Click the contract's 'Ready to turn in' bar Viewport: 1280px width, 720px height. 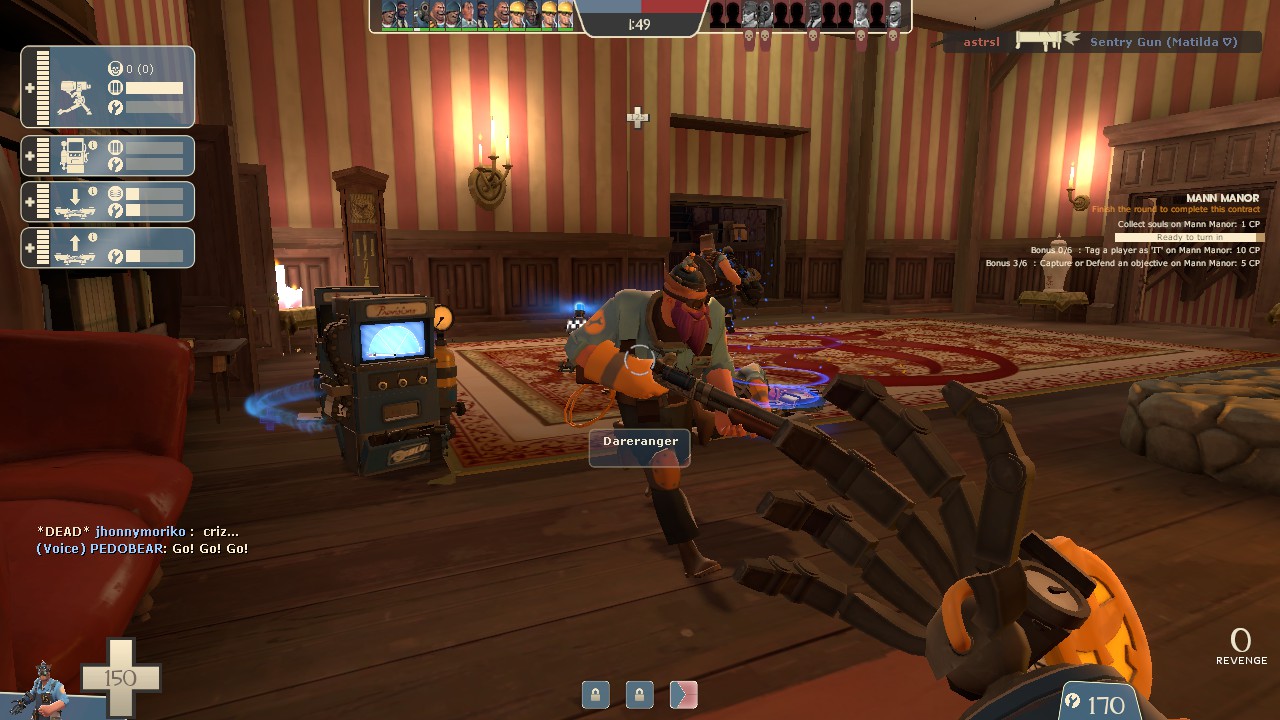[1189, 237]
